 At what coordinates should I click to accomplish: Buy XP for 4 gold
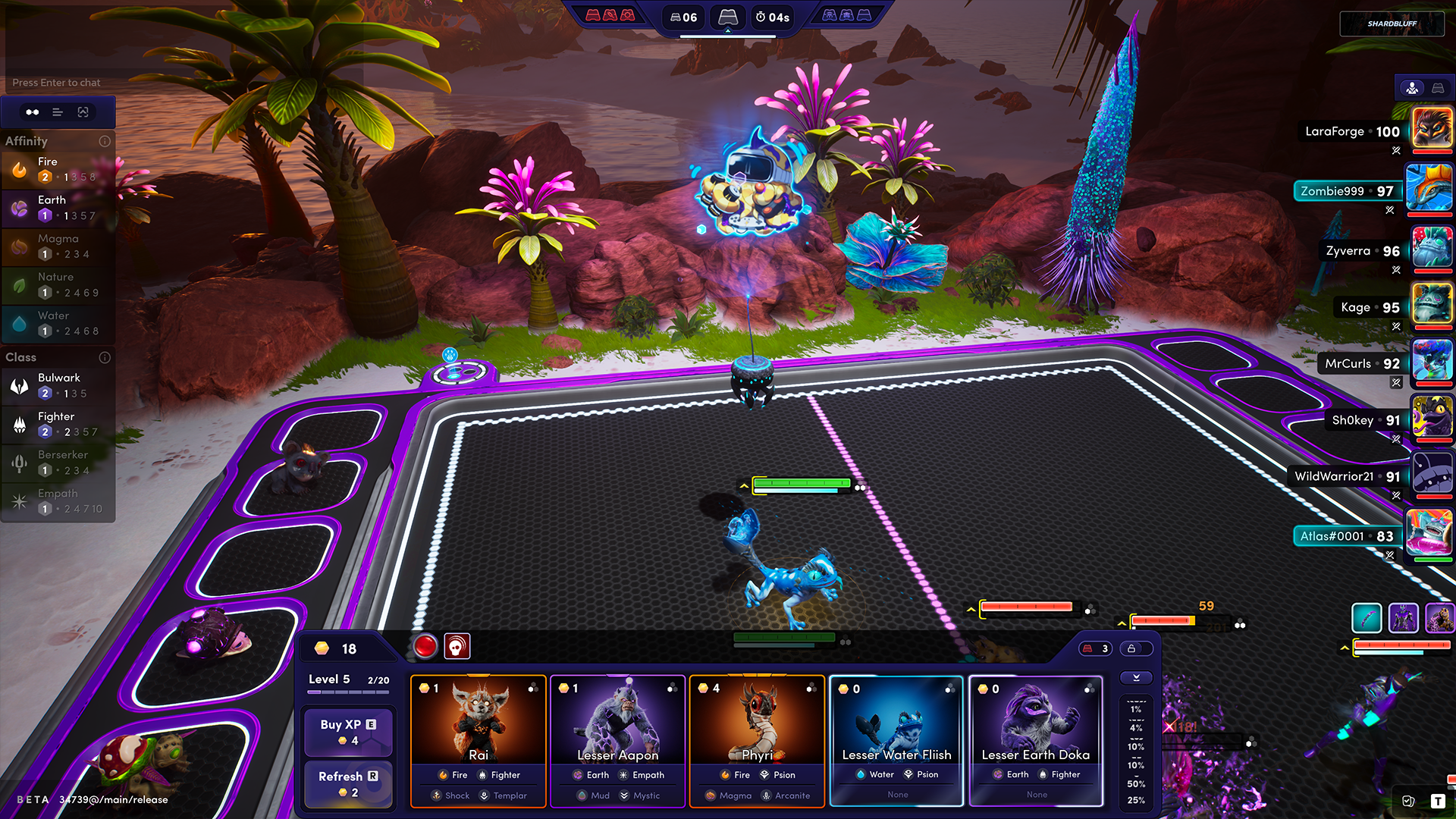coord(348,732)
